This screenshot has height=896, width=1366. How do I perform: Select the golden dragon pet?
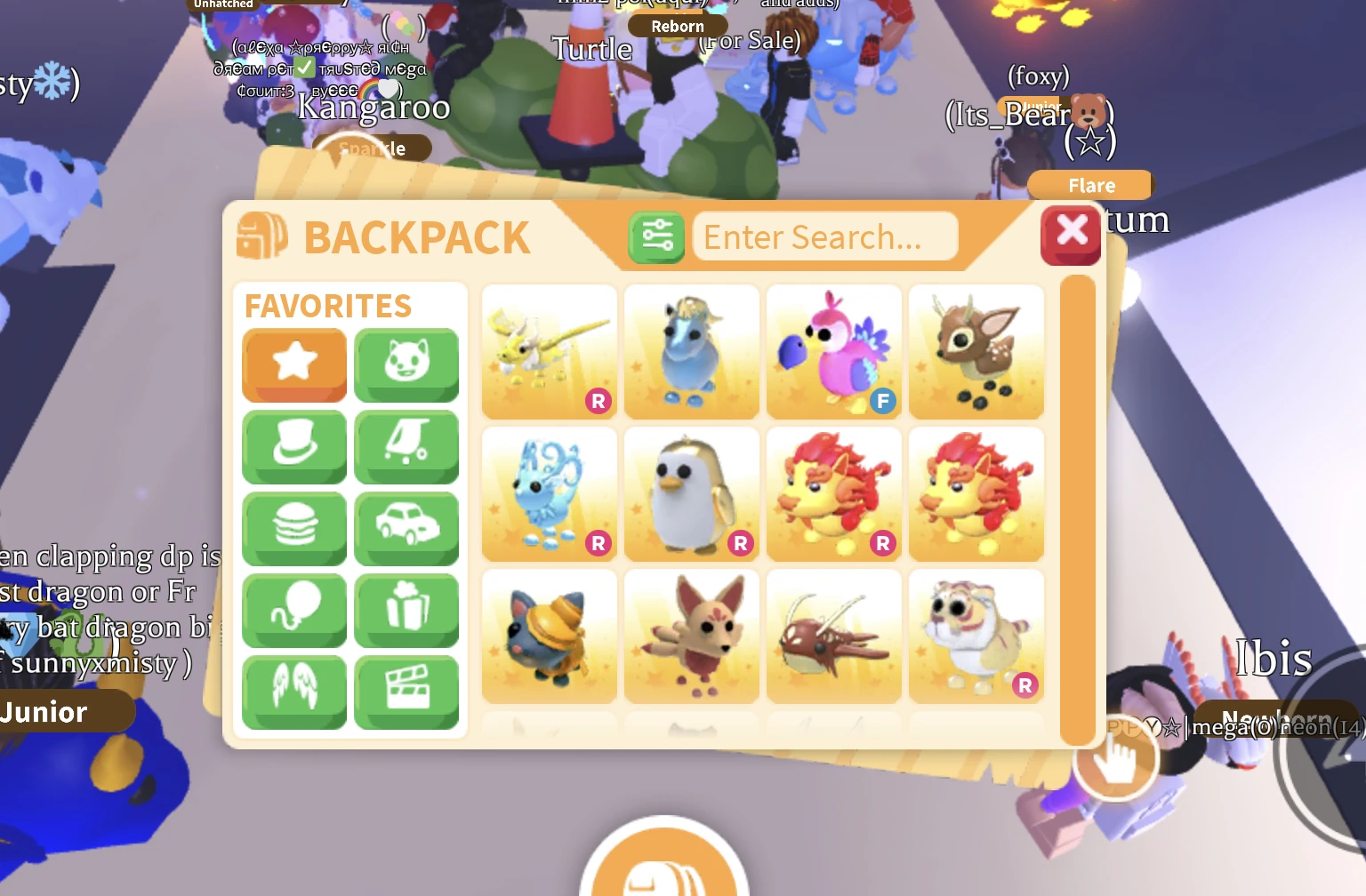point(549,351)
